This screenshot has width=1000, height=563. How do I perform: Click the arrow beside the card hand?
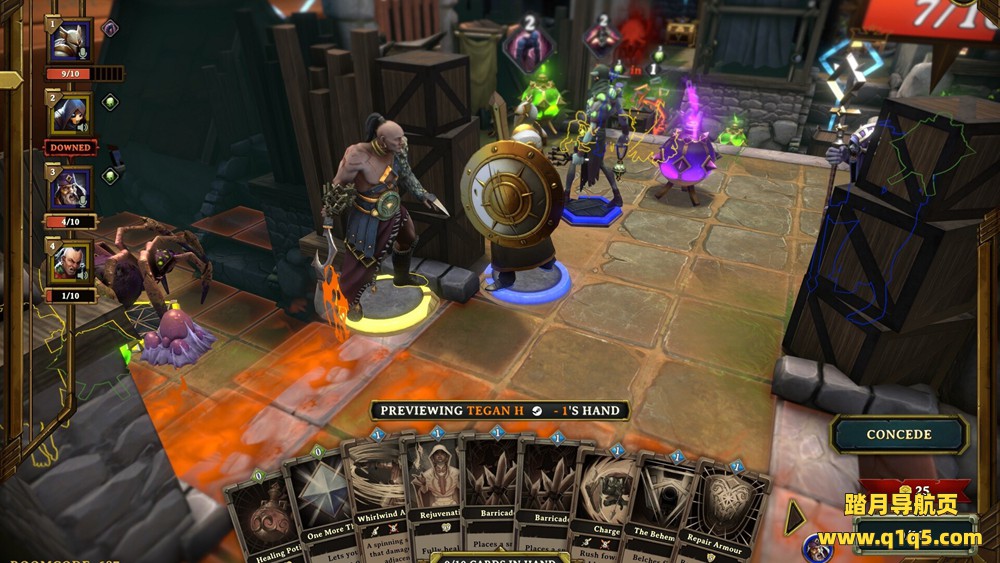tap(796, 518)
